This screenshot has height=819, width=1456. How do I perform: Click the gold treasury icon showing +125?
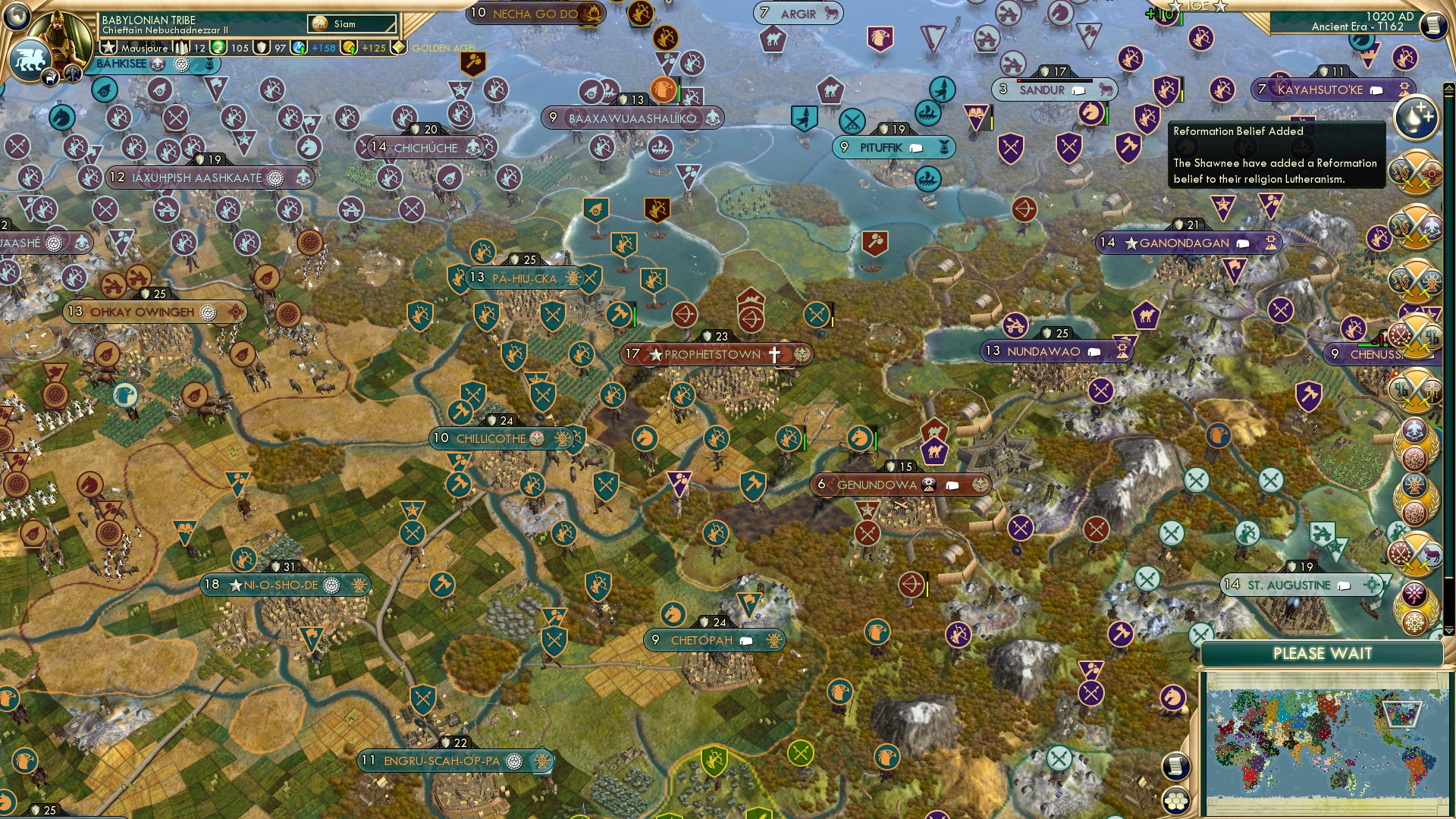[x=348, y=48]
